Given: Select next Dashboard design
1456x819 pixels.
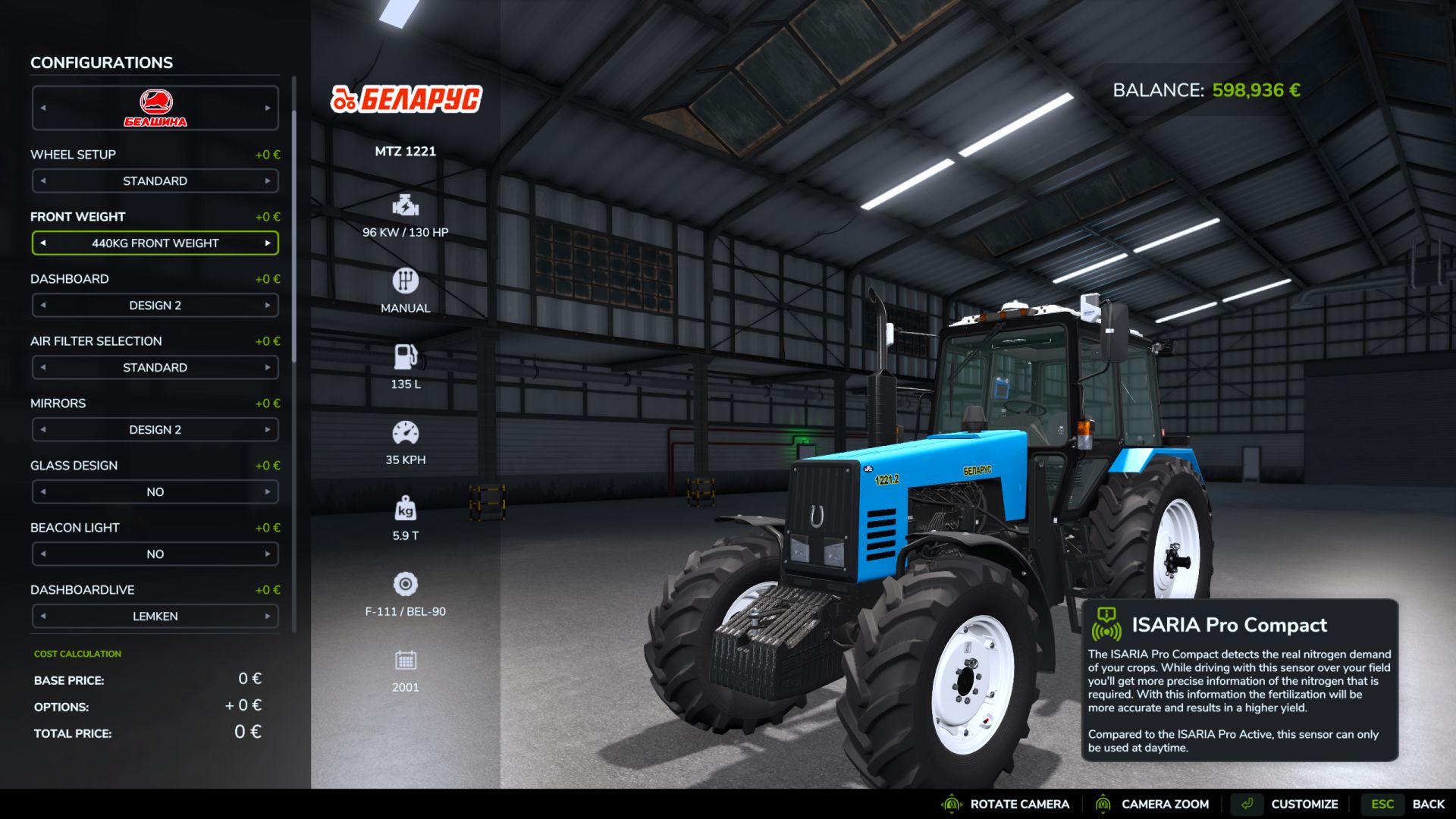Looking at the screenshot, I should pyautogui.click(x=268, y=306).
